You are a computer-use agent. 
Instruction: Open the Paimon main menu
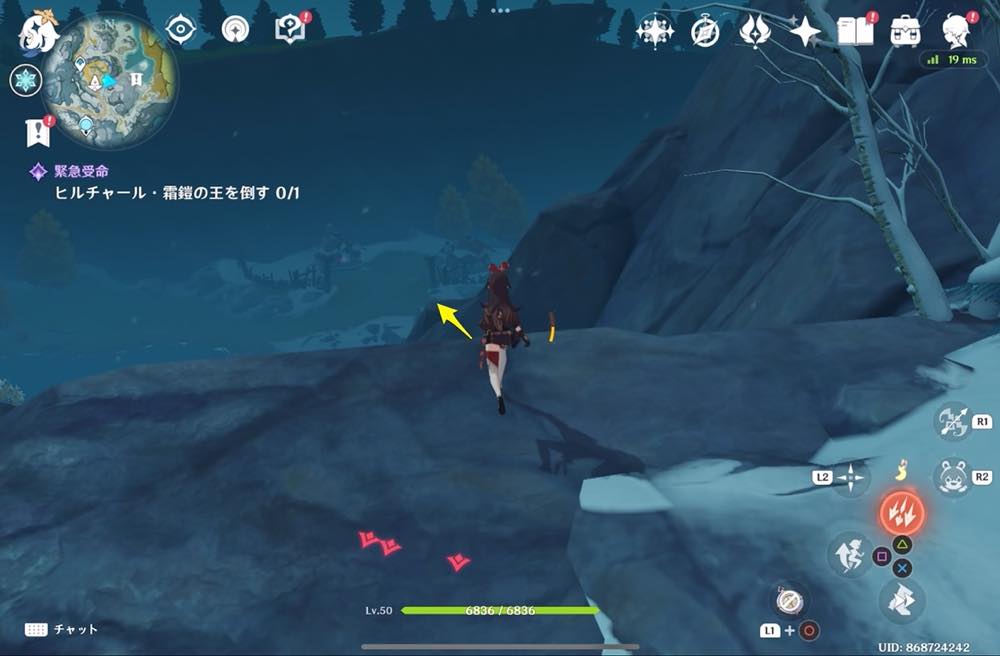tap(36, 30)
